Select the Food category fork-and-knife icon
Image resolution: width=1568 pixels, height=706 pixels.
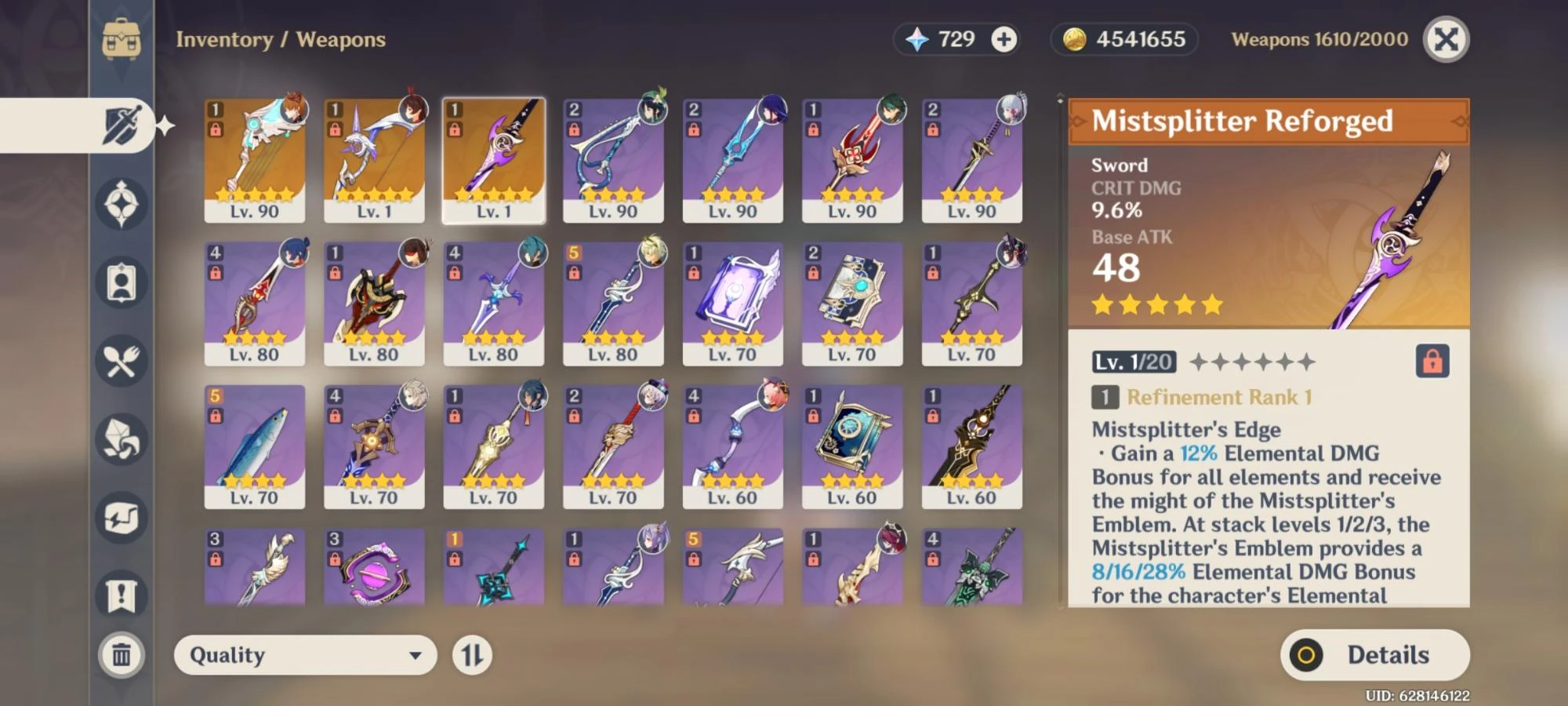(122, 360)
